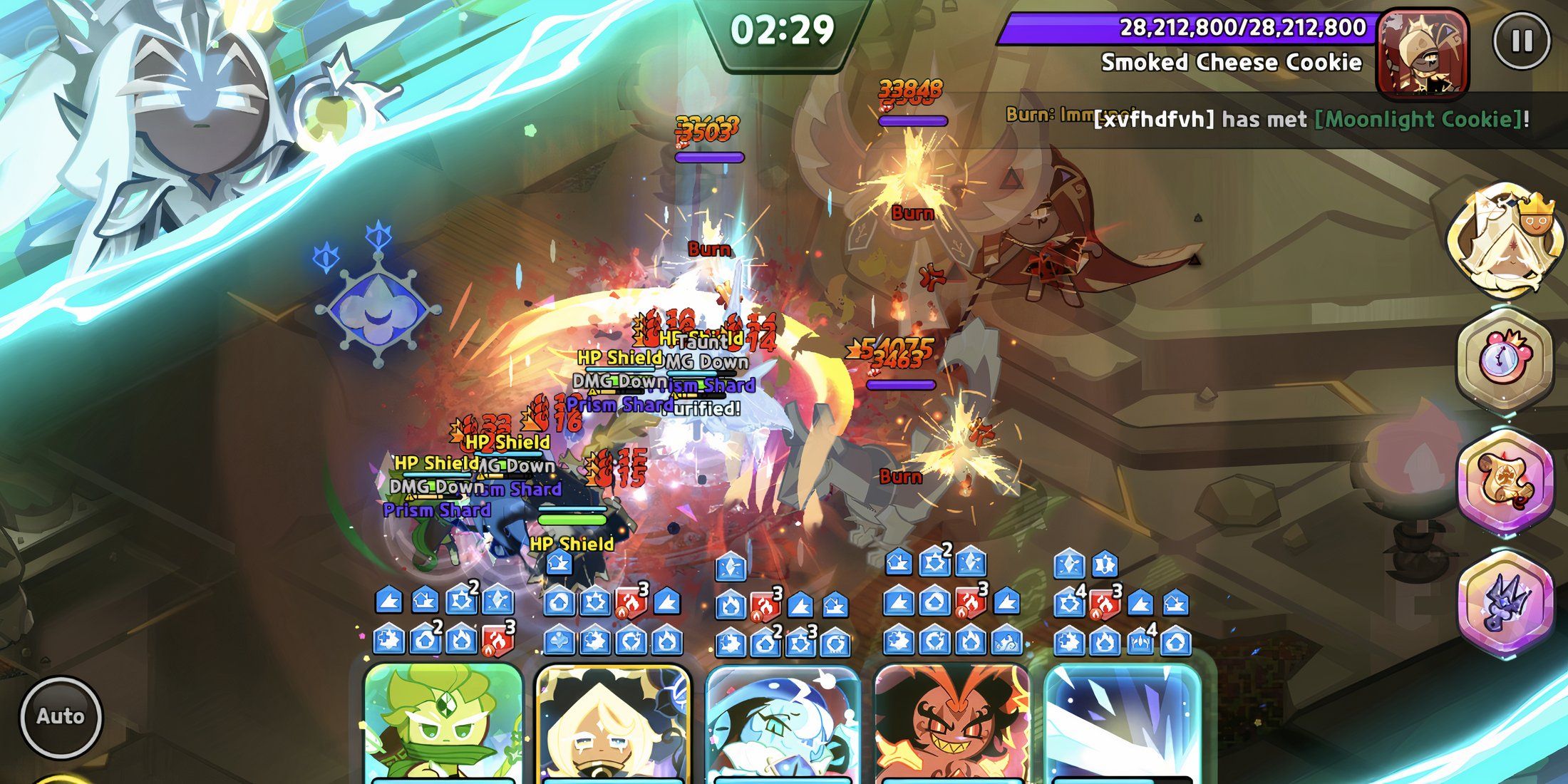Activate the green leaf-haired cookie's skill

click(x=442, y=723)
